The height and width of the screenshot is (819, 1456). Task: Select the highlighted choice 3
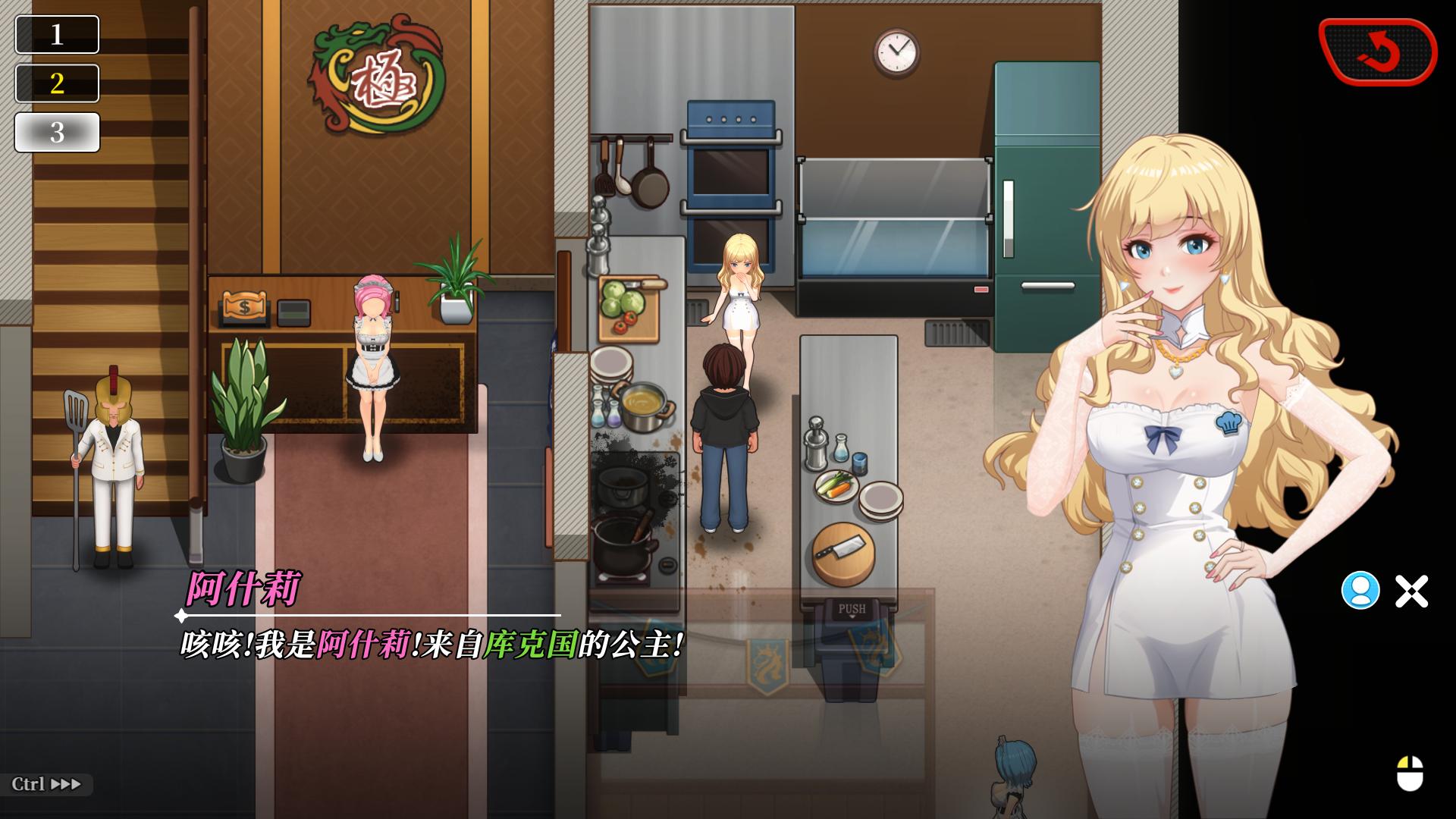(x=57, y=130)
